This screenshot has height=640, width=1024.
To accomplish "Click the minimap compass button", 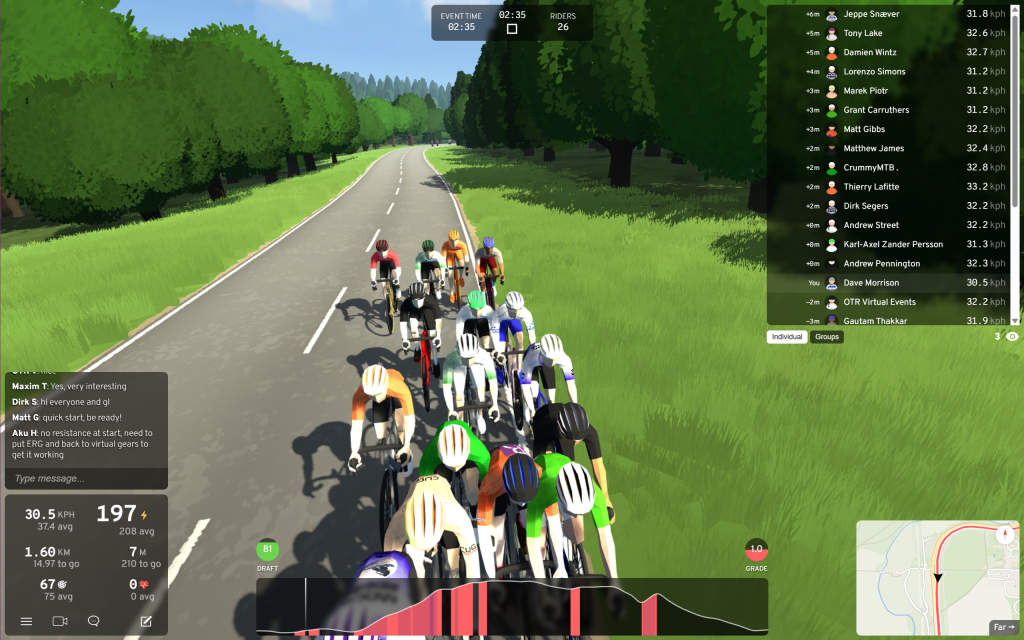I will (1004, 536).
